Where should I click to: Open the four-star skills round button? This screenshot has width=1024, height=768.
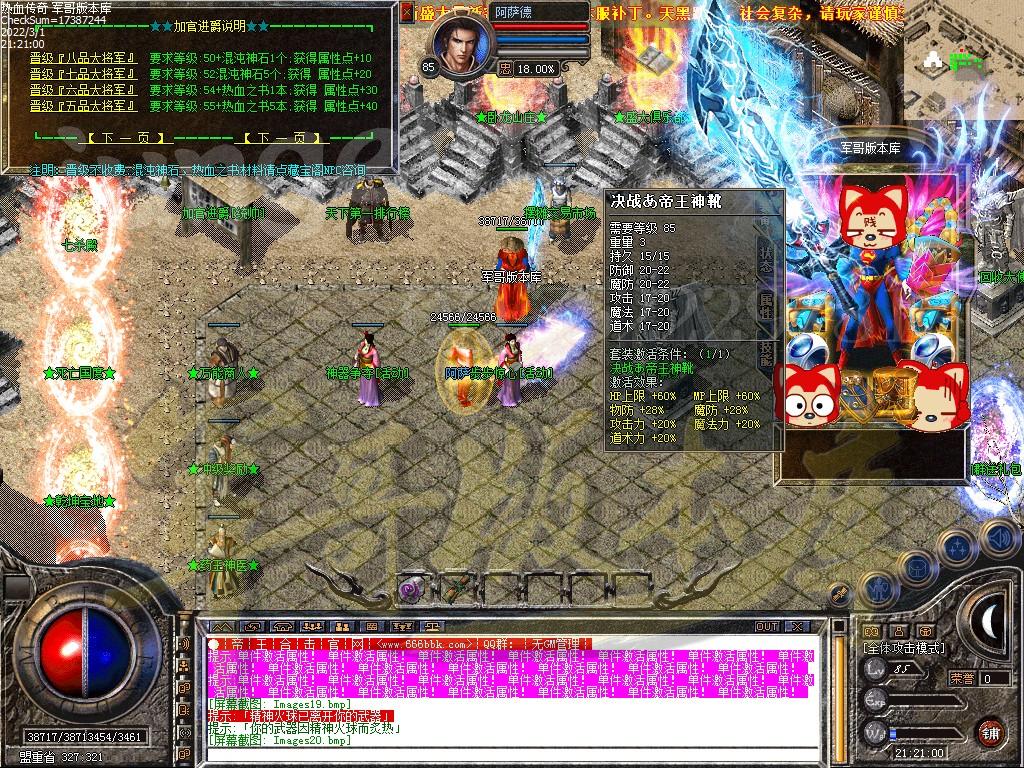click(957, 547)
